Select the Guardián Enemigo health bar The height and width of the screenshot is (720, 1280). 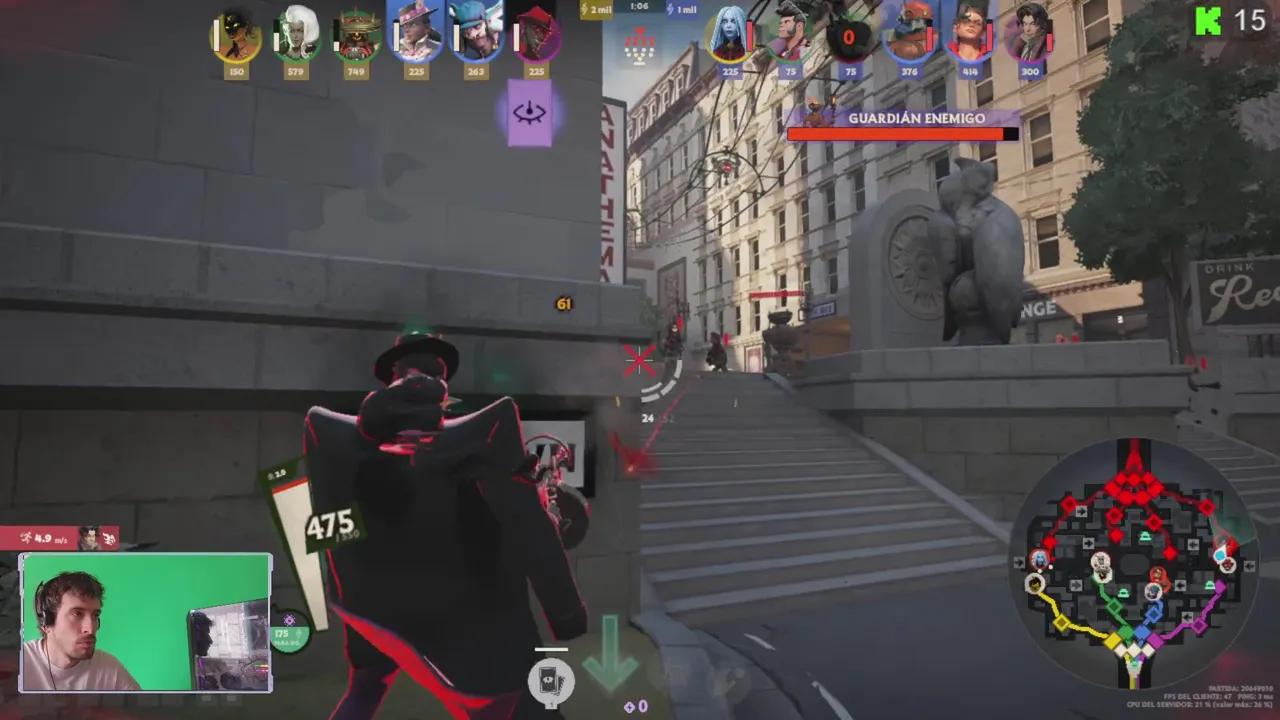coord(900,132)
